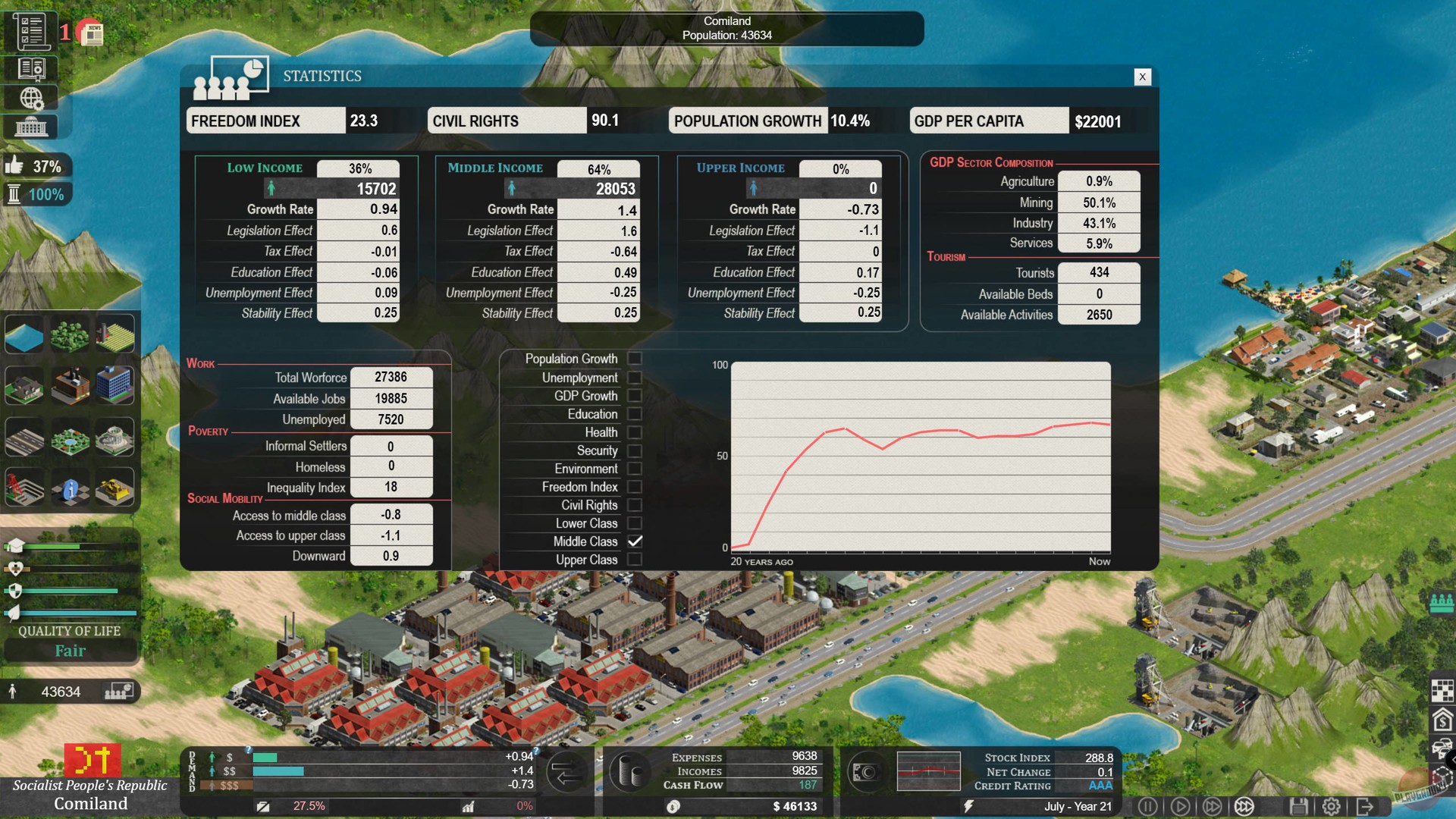Check the Unemployment statistics checkbox

pyautogui.click(x=635, y=377)
